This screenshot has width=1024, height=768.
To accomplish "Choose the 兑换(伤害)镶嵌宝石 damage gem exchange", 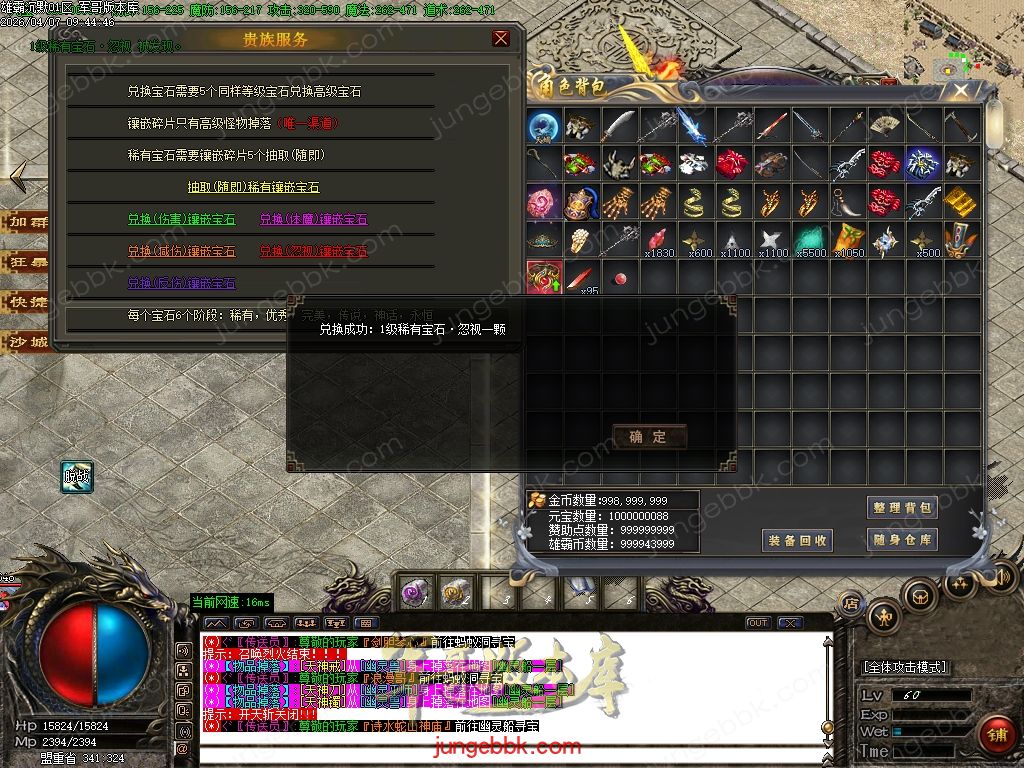I will coord(182,219).
